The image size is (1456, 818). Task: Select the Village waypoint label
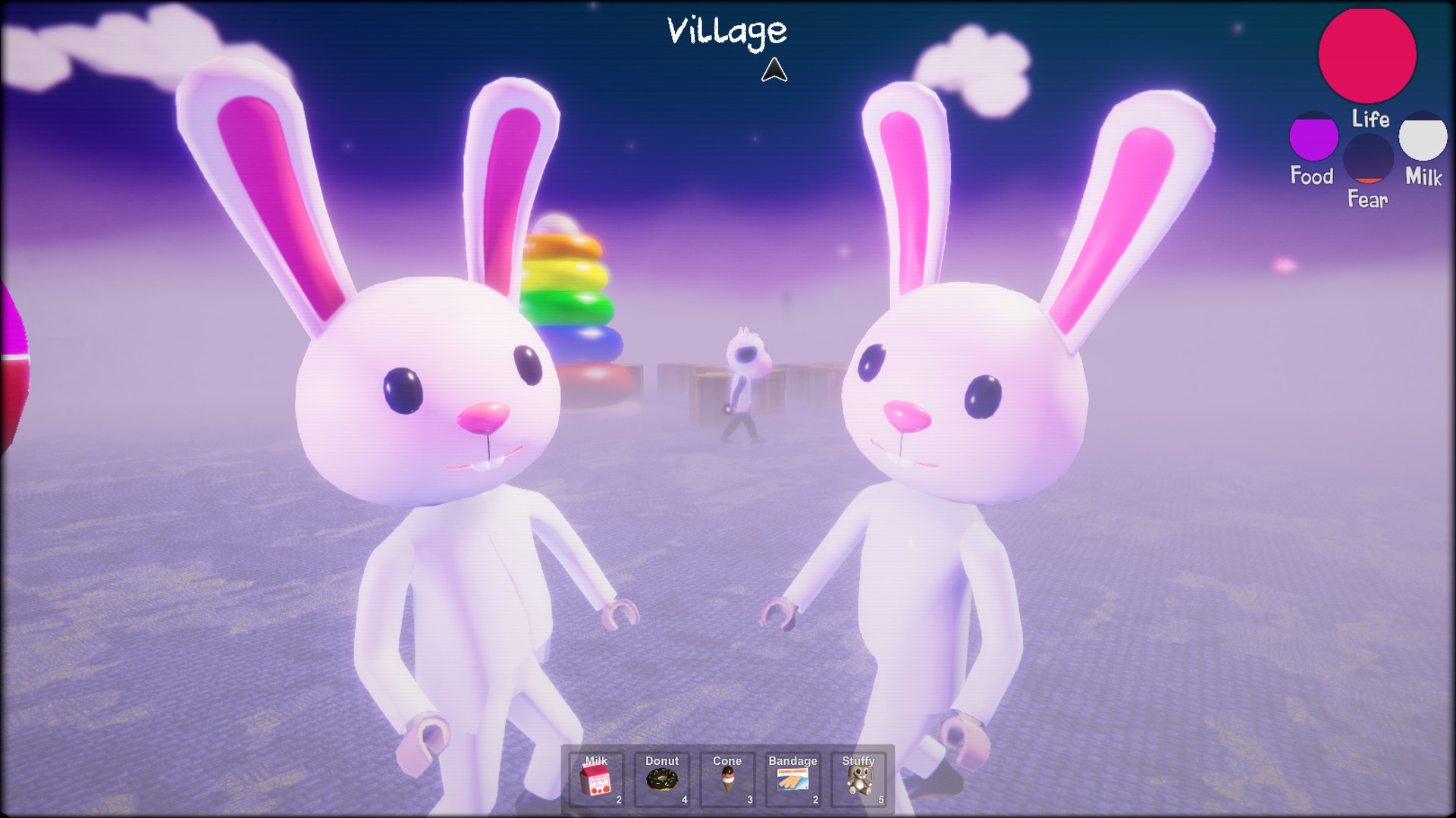tap(726, 30)
